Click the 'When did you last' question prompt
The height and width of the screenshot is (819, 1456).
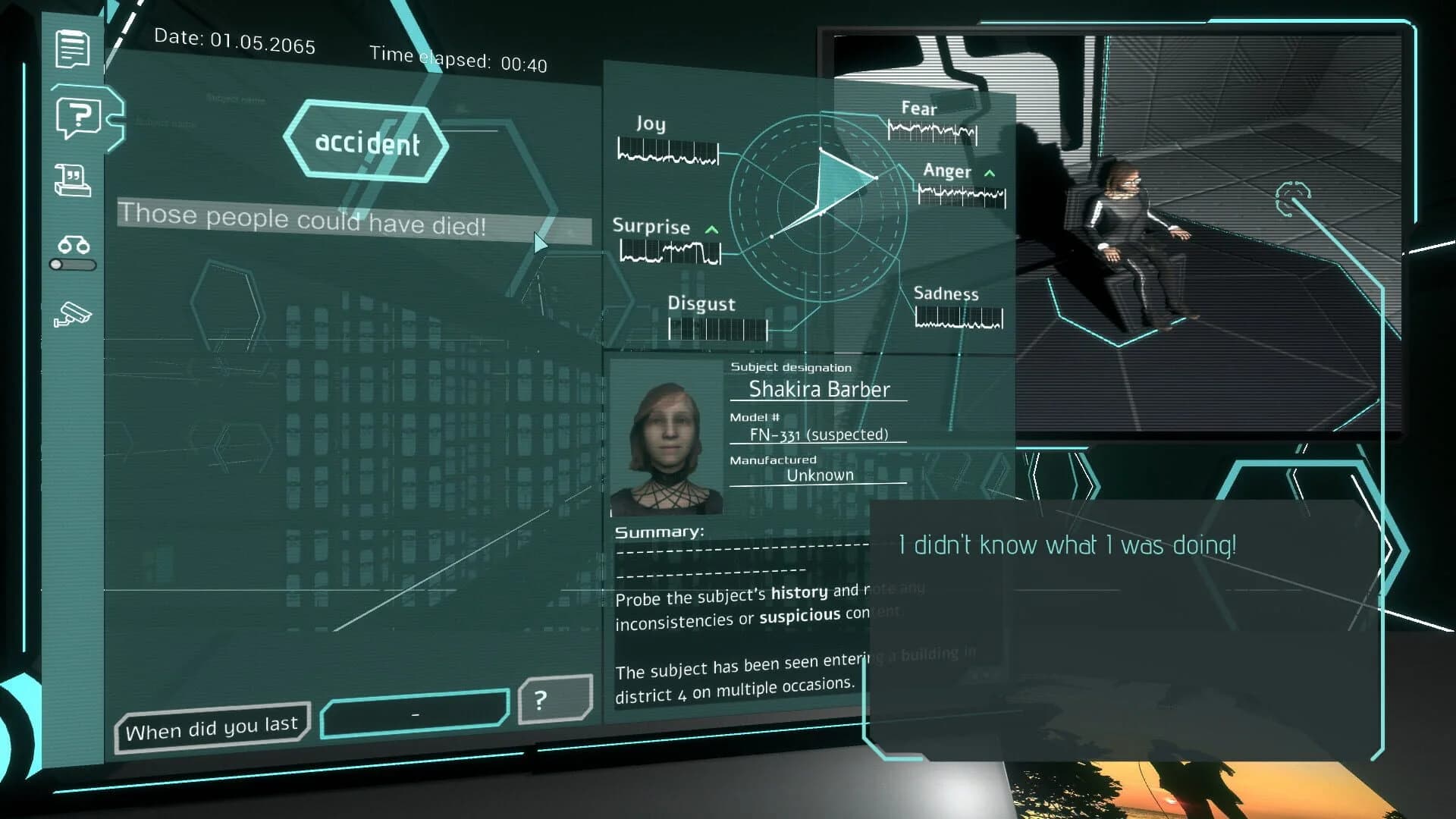pyautogui.click(x=212, y=726)
